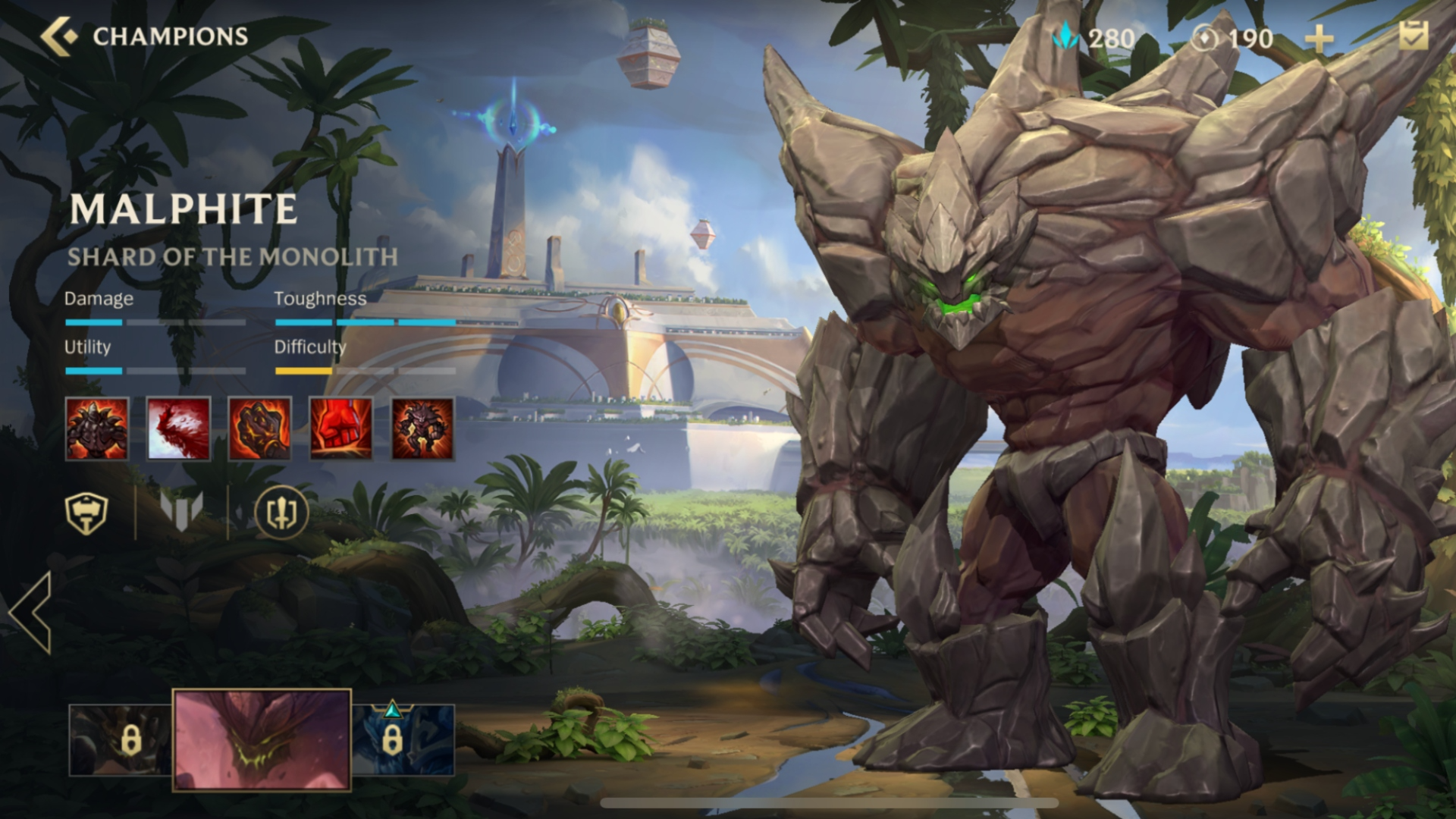Go to the previous champion arrow

coord(32,613)
